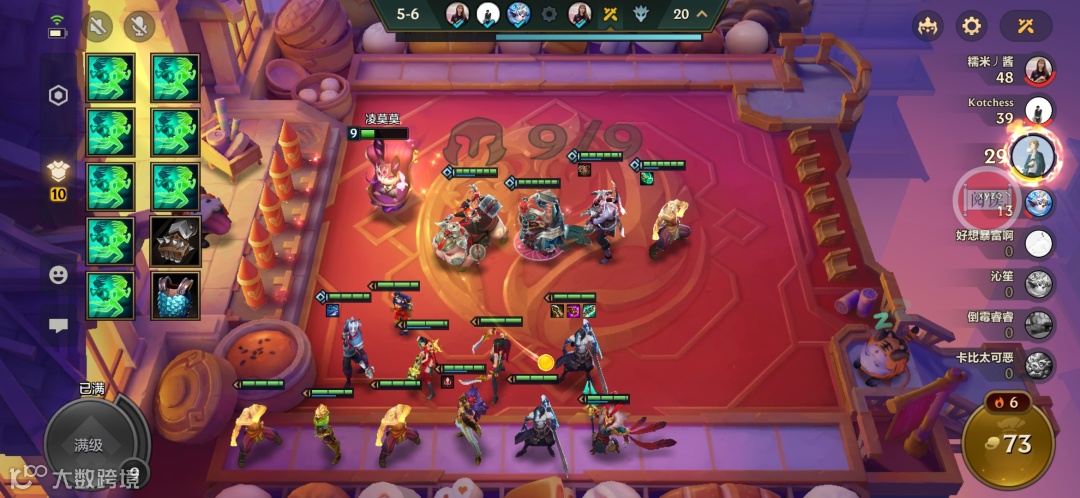Open the chat bubble icon
Image resolution: width=1080 pixels, height=498 pixels.
click(x=58, y=325)
